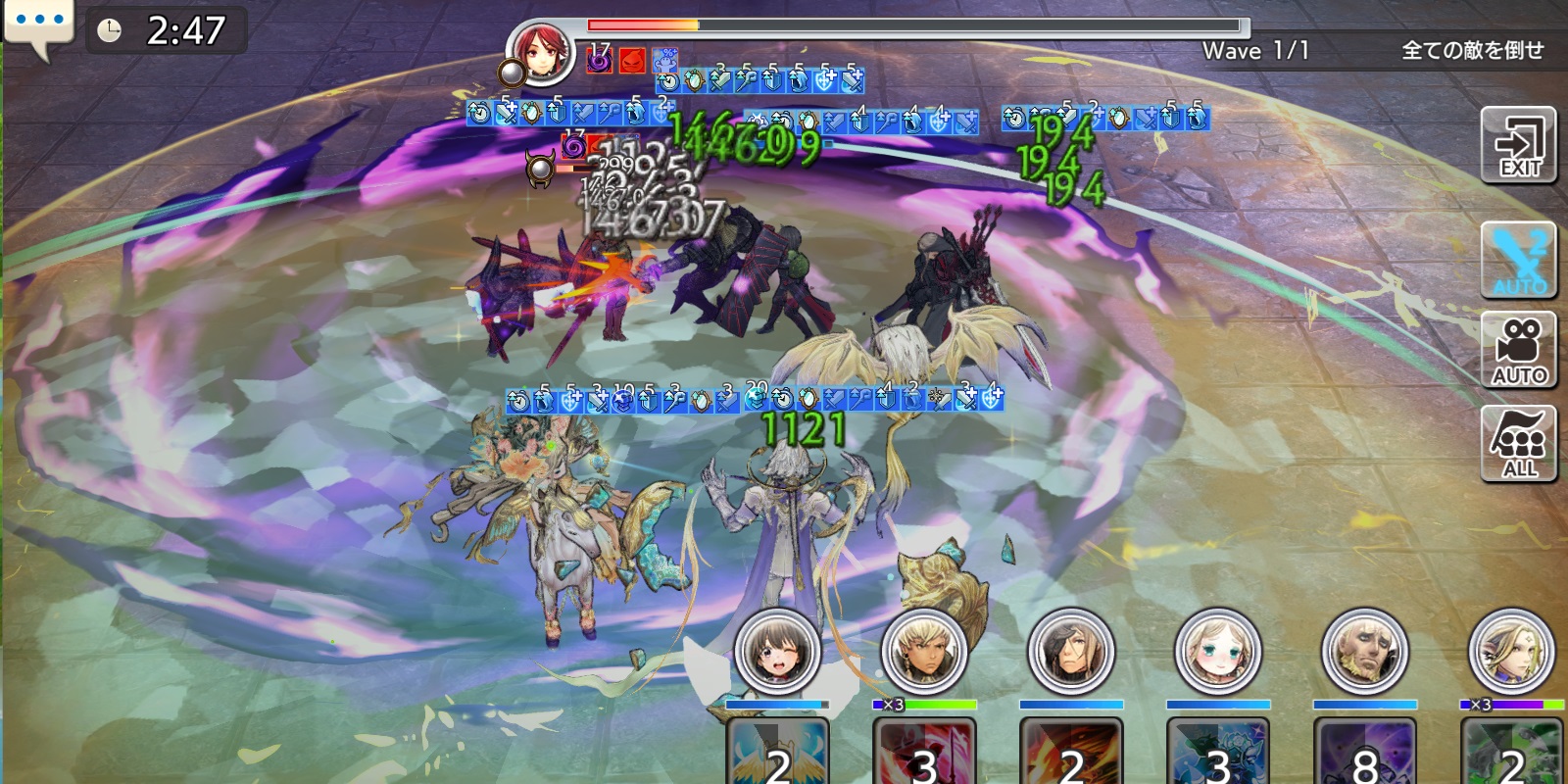Select the green-eyed girl's portrait fourth in party row
The image size is (1568, 784).
pos(1218,652)
